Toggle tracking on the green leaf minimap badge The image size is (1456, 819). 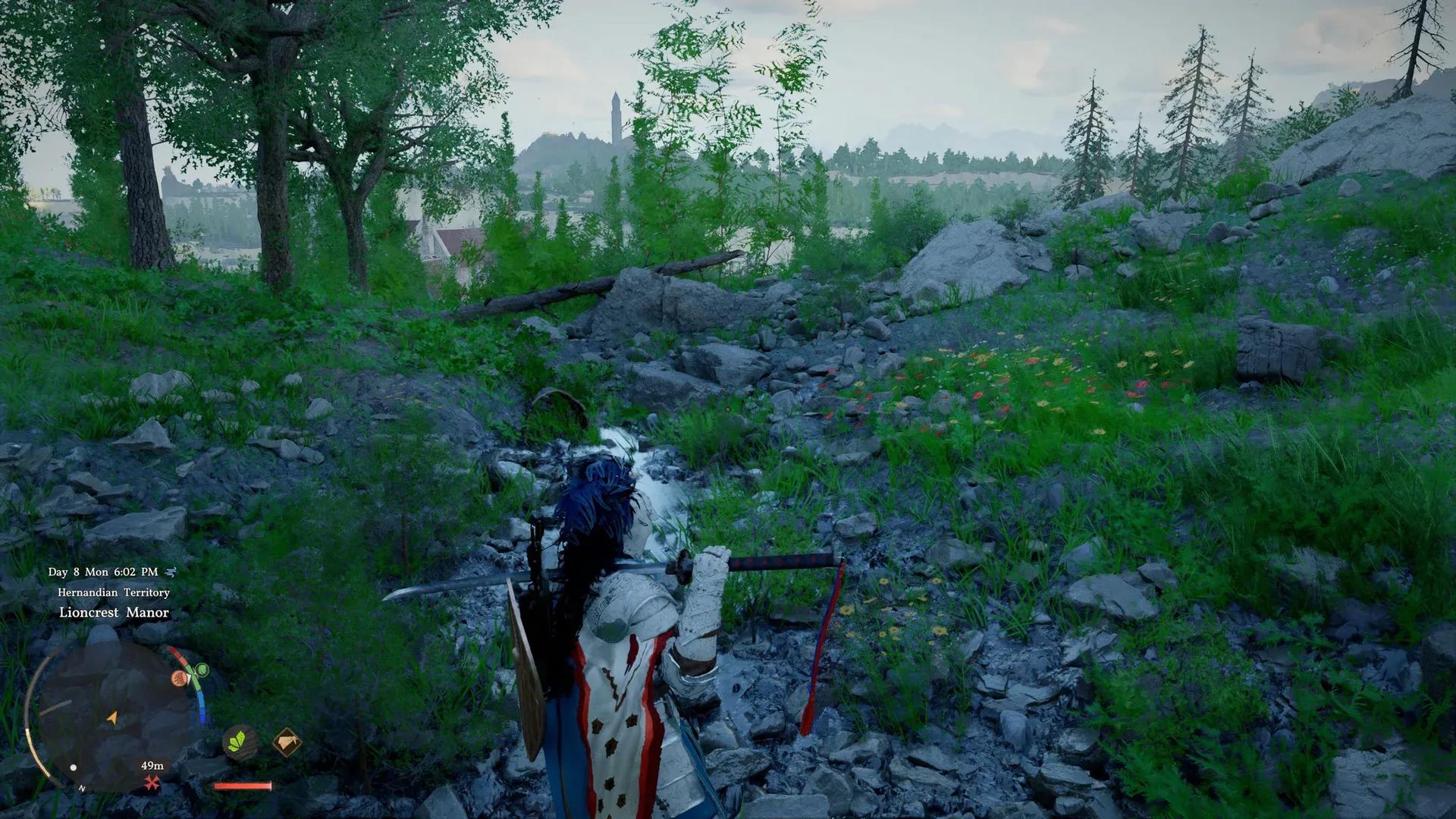[x=202, y=671]
